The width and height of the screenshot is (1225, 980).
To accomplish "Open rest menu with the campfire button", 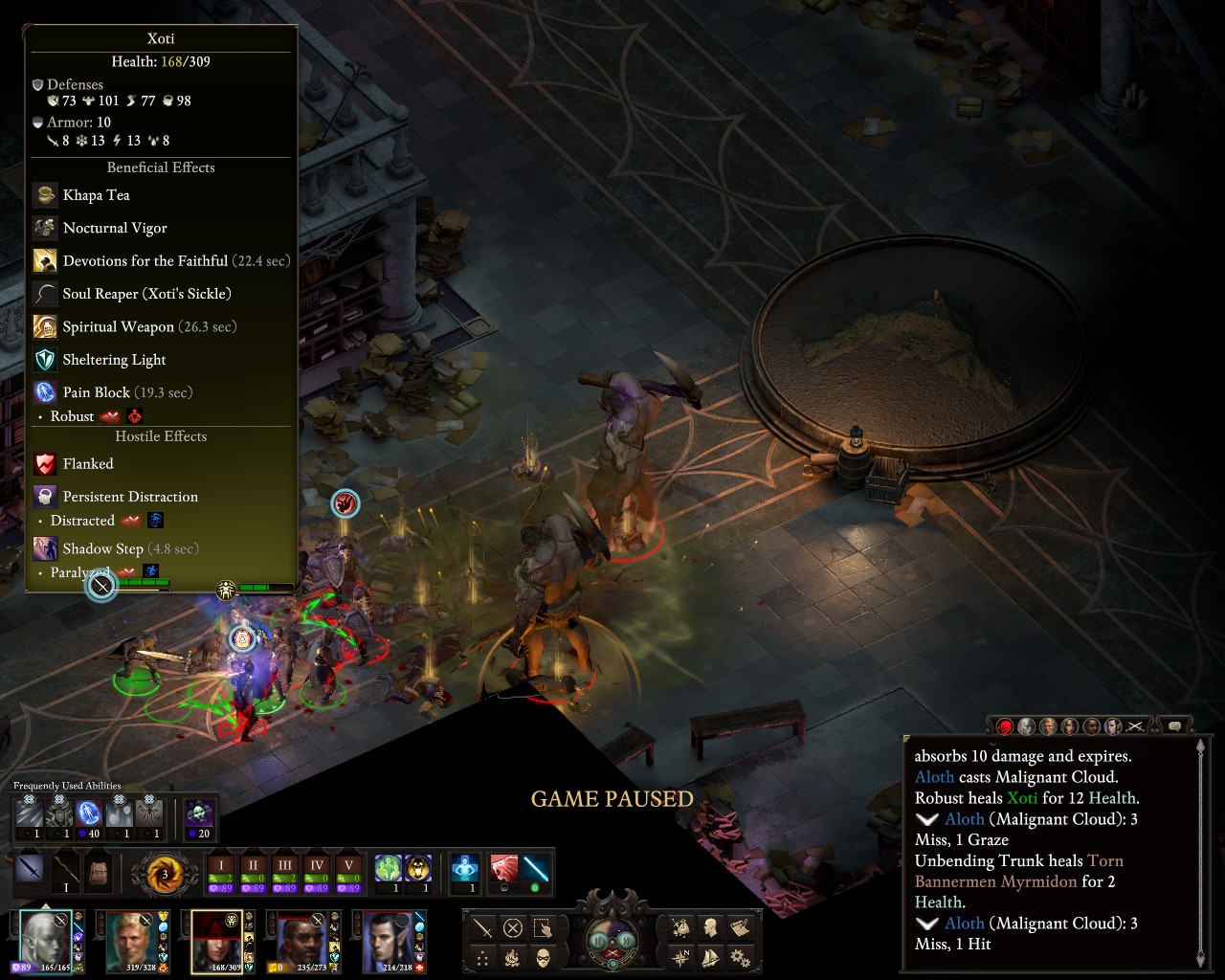I will (513, 956).
